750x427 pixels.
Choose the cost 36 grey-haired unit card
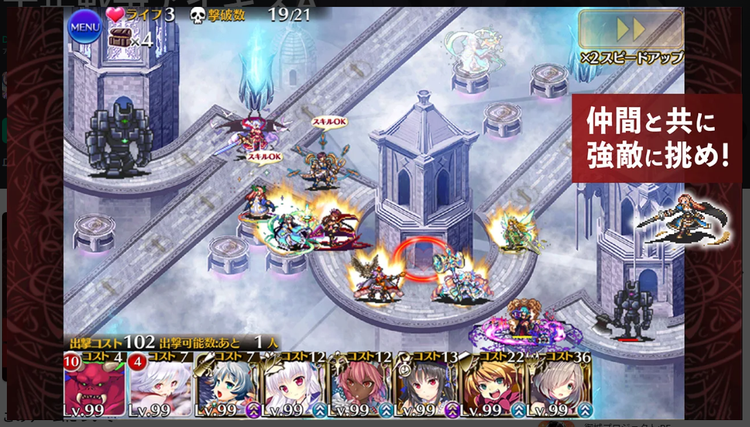tap(556, 384)
